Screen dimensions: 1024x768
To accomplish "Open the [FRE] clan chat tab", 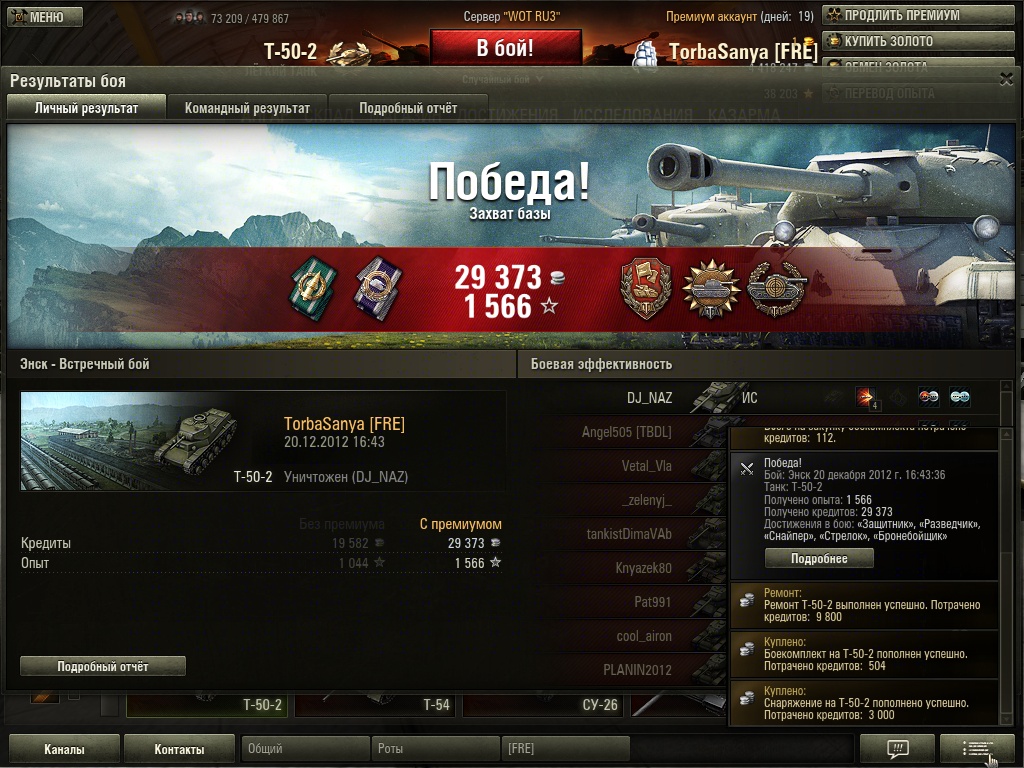I will point(565,749).
